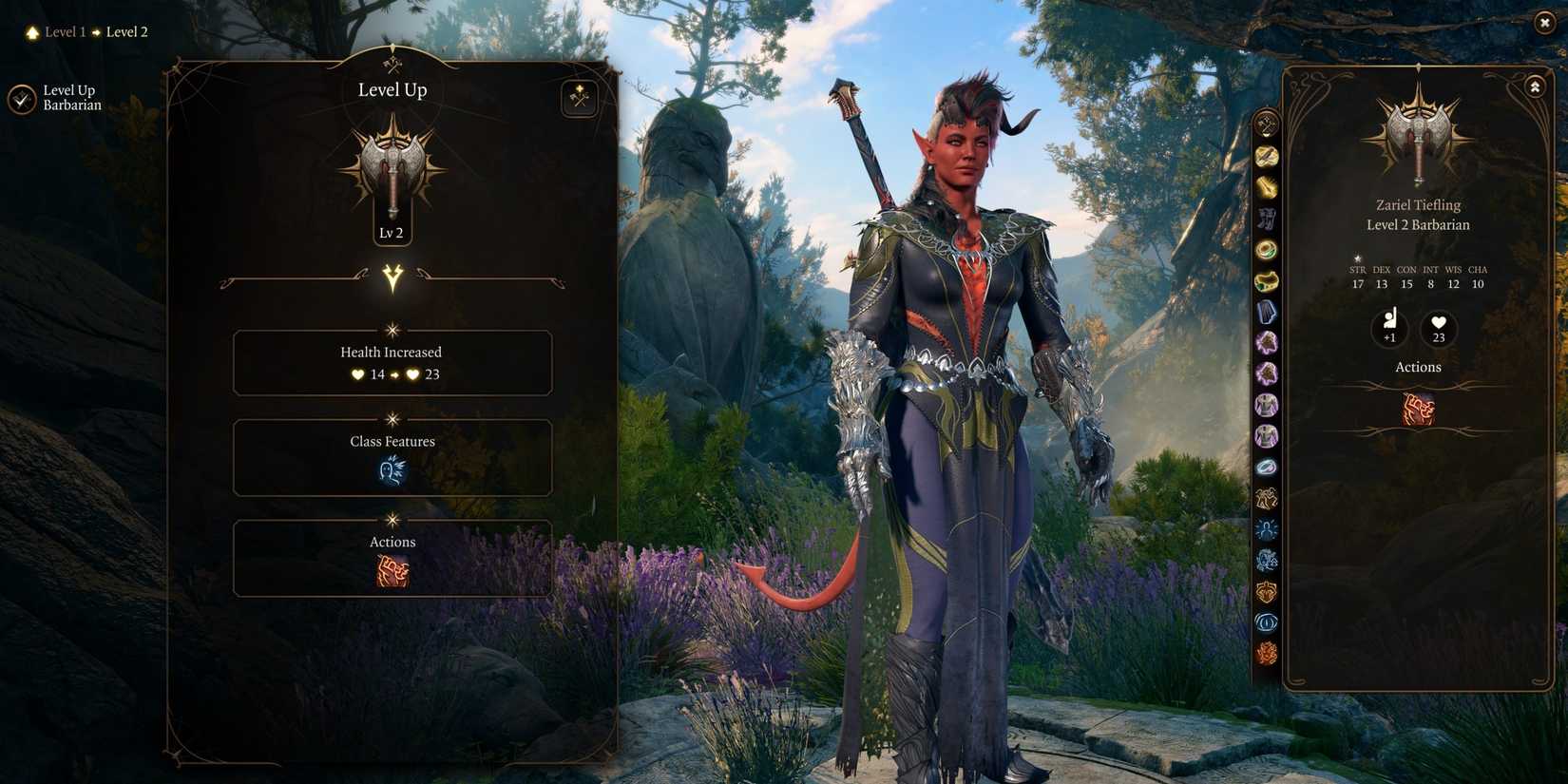The image size is (1568, 784).
Task: Click the STR score of 17
Action: 1357,283
